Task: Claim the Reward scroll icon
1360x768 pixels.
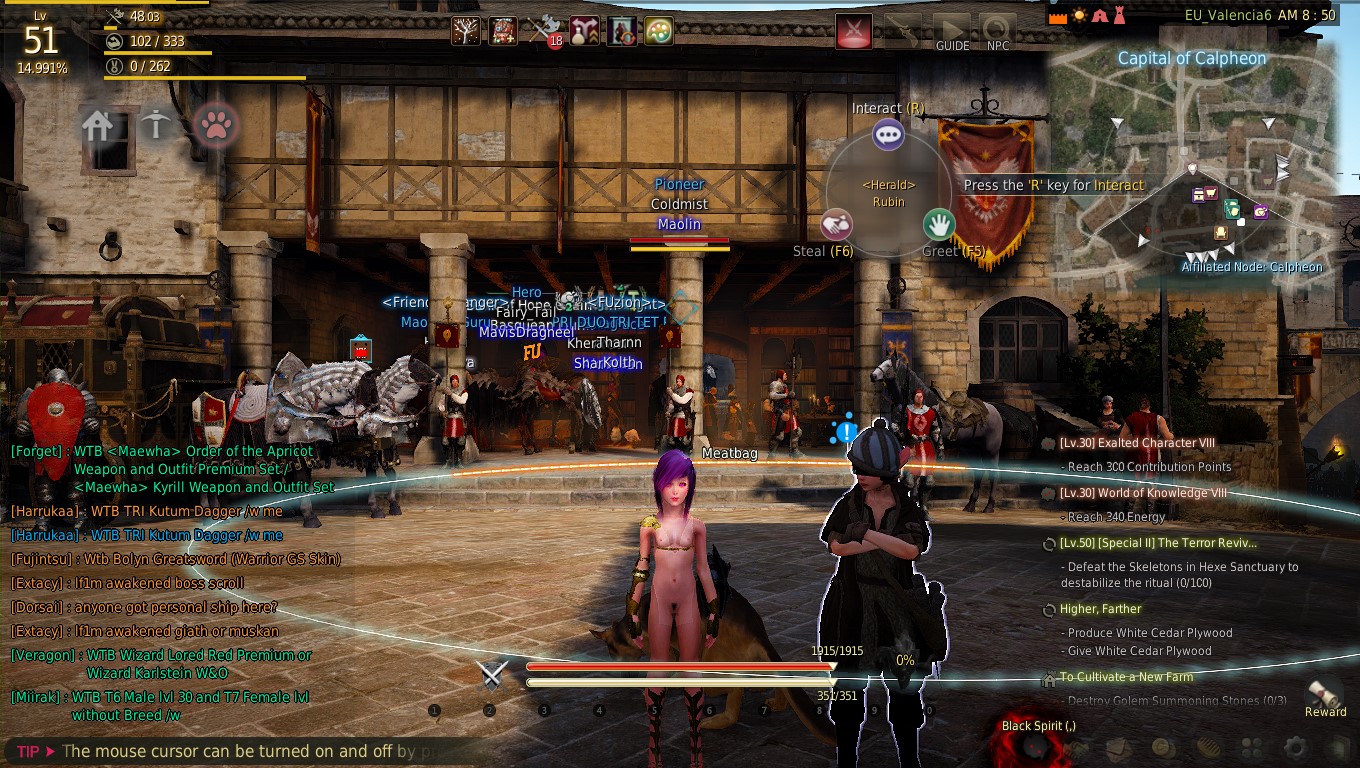Action: 1325,694
